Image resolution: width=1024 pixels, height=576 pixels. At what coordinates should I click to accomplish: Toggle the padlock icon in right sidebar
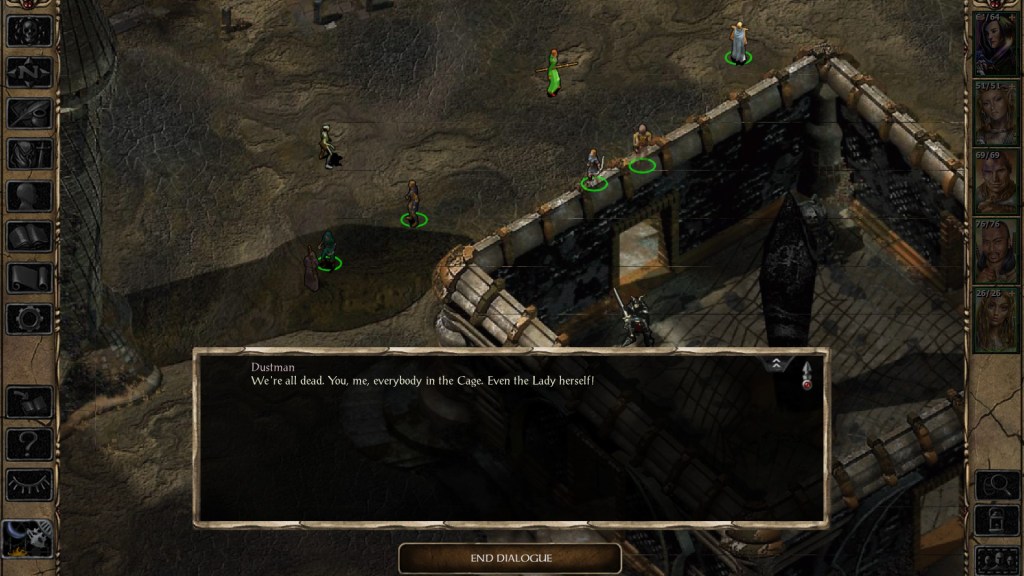click(996, 522)
